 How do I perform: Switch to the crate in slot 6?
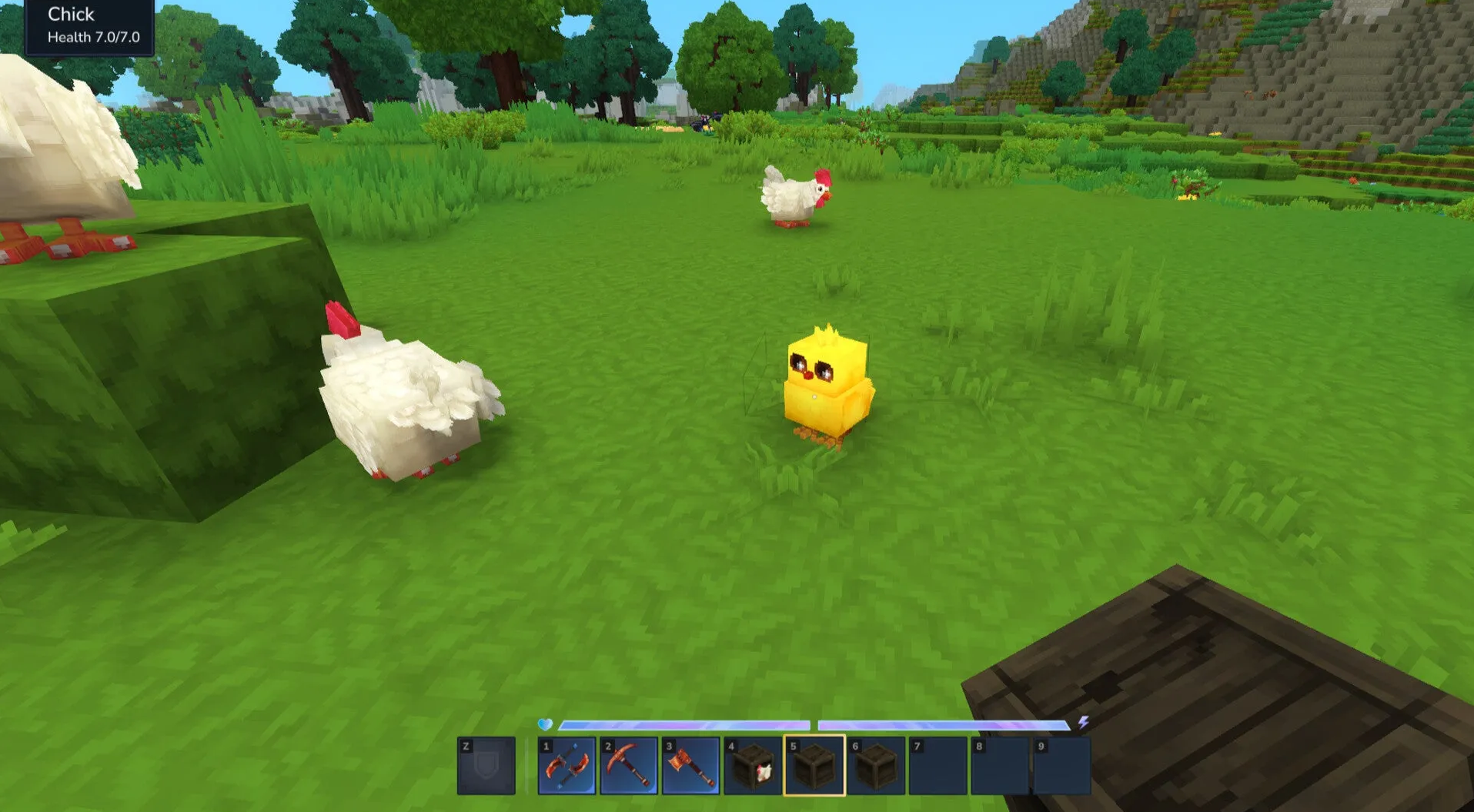(x=876, y=766)
